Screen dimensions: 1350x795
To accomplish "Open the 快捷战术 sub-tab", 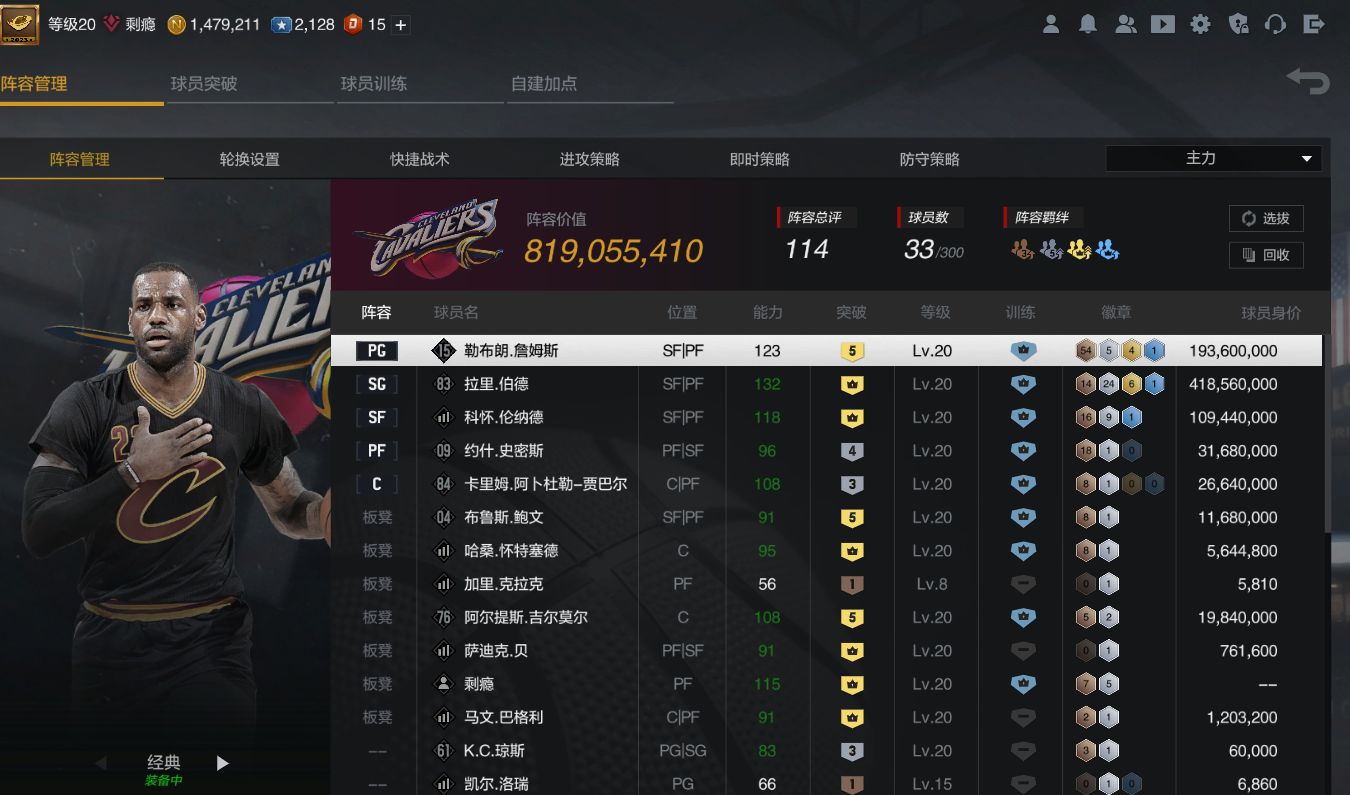I will coord(419,158).
